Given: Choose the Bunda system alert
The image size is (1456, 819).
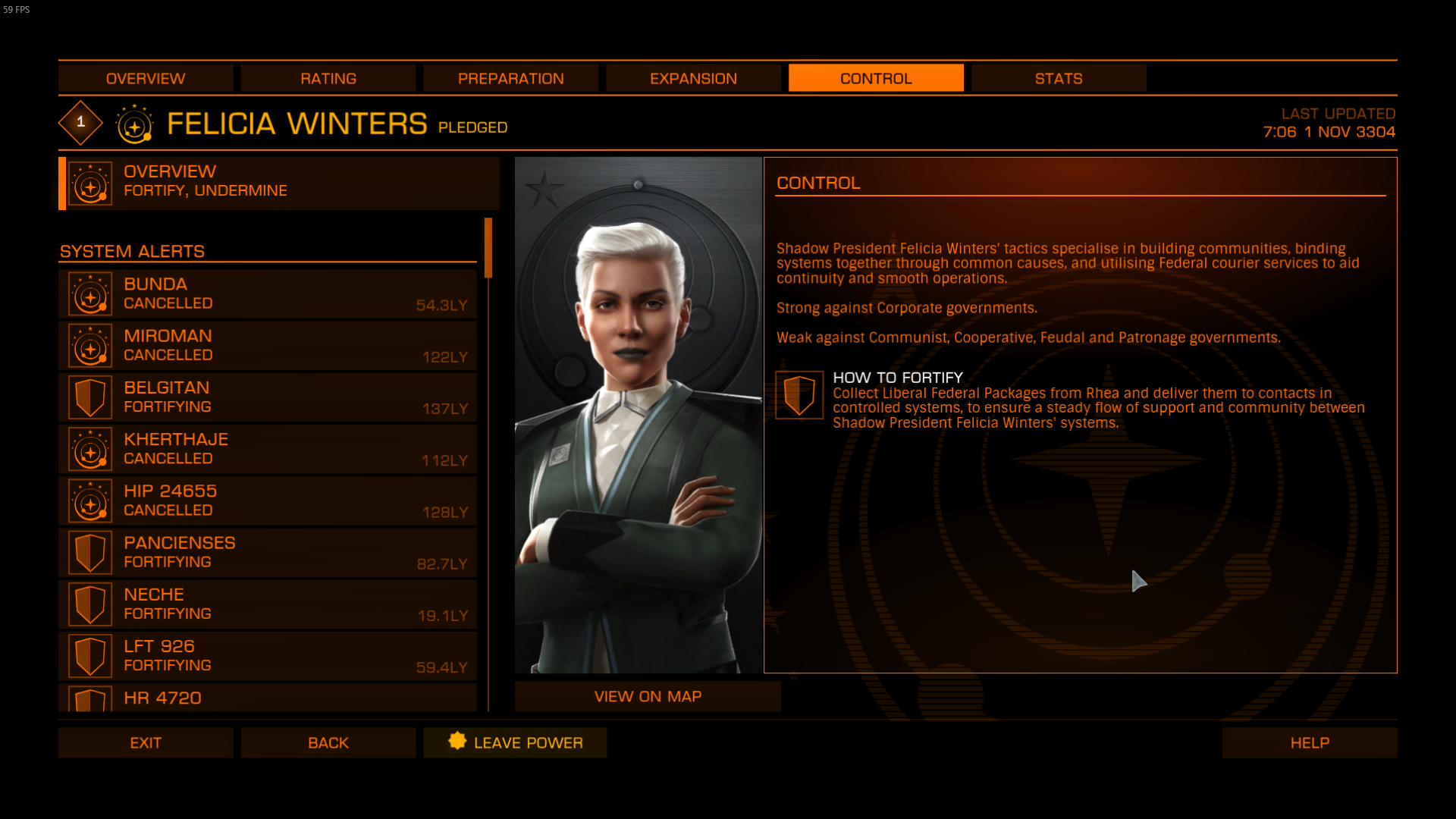Looking at the screenshot, I should [268, 294].
